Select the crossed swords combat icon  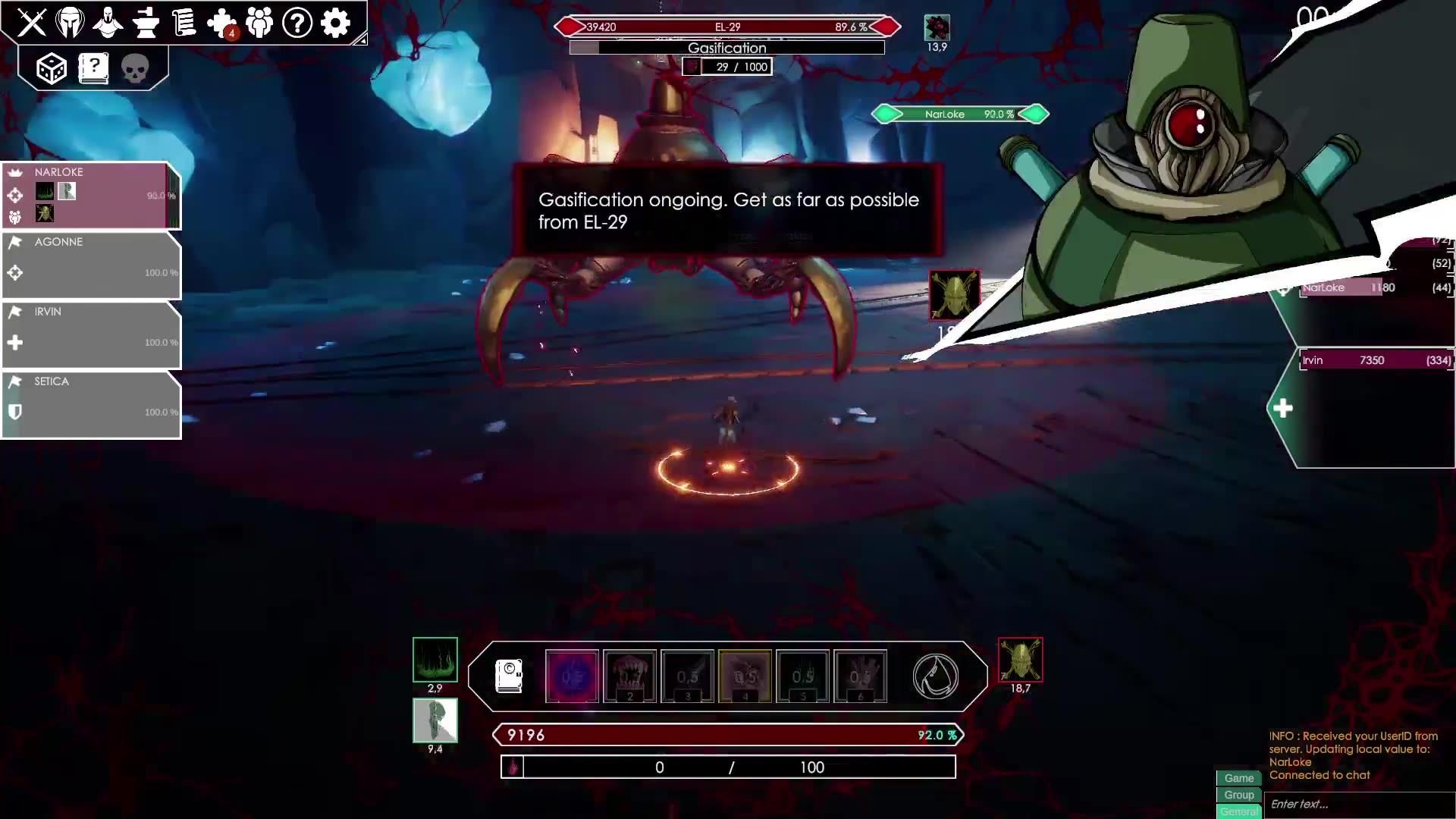tap(32, 23)
